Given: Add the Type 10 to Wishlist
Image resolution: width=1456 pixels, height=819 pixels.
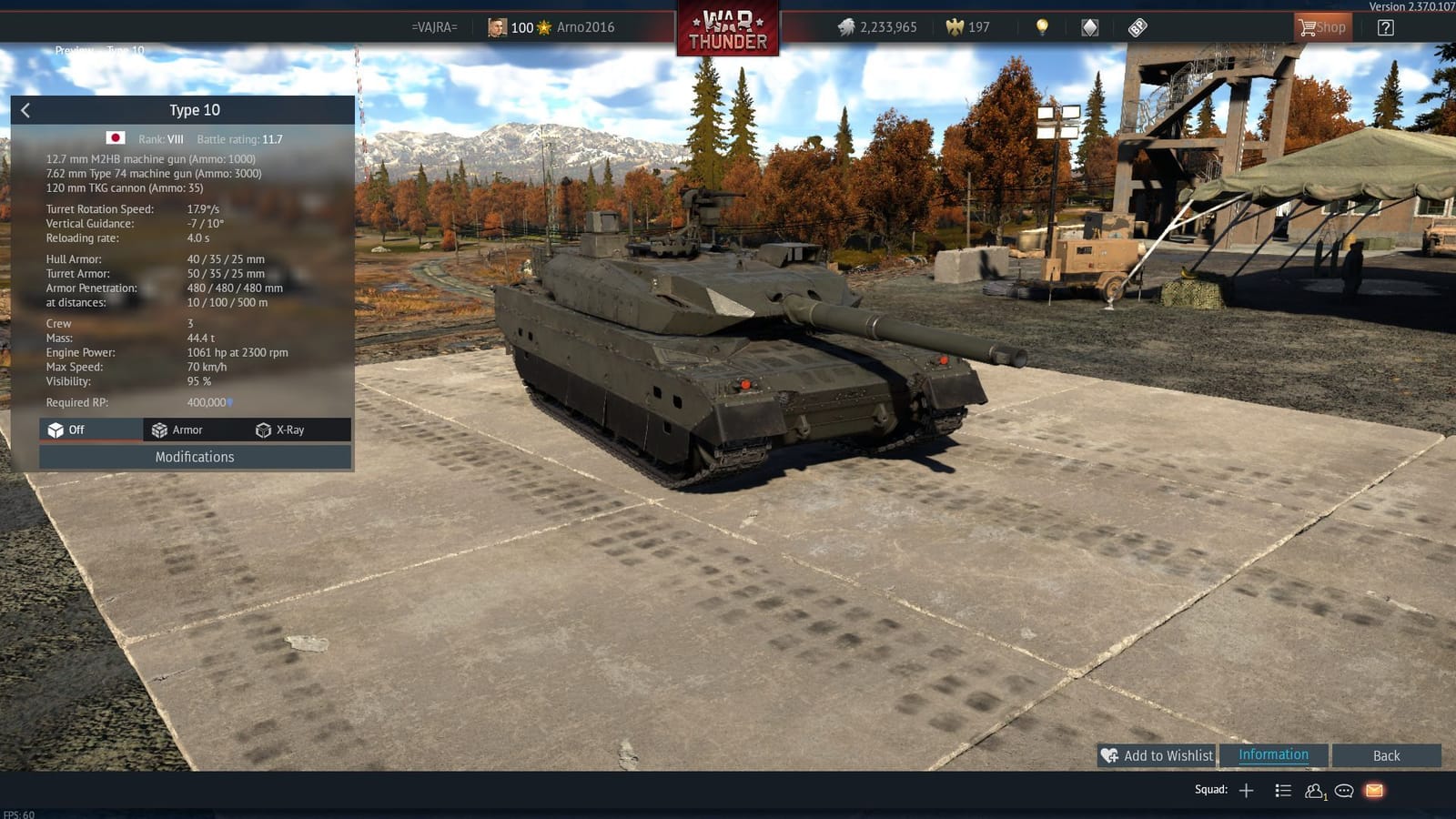Looking at the screenshot, I should (x=1156, y=755).
